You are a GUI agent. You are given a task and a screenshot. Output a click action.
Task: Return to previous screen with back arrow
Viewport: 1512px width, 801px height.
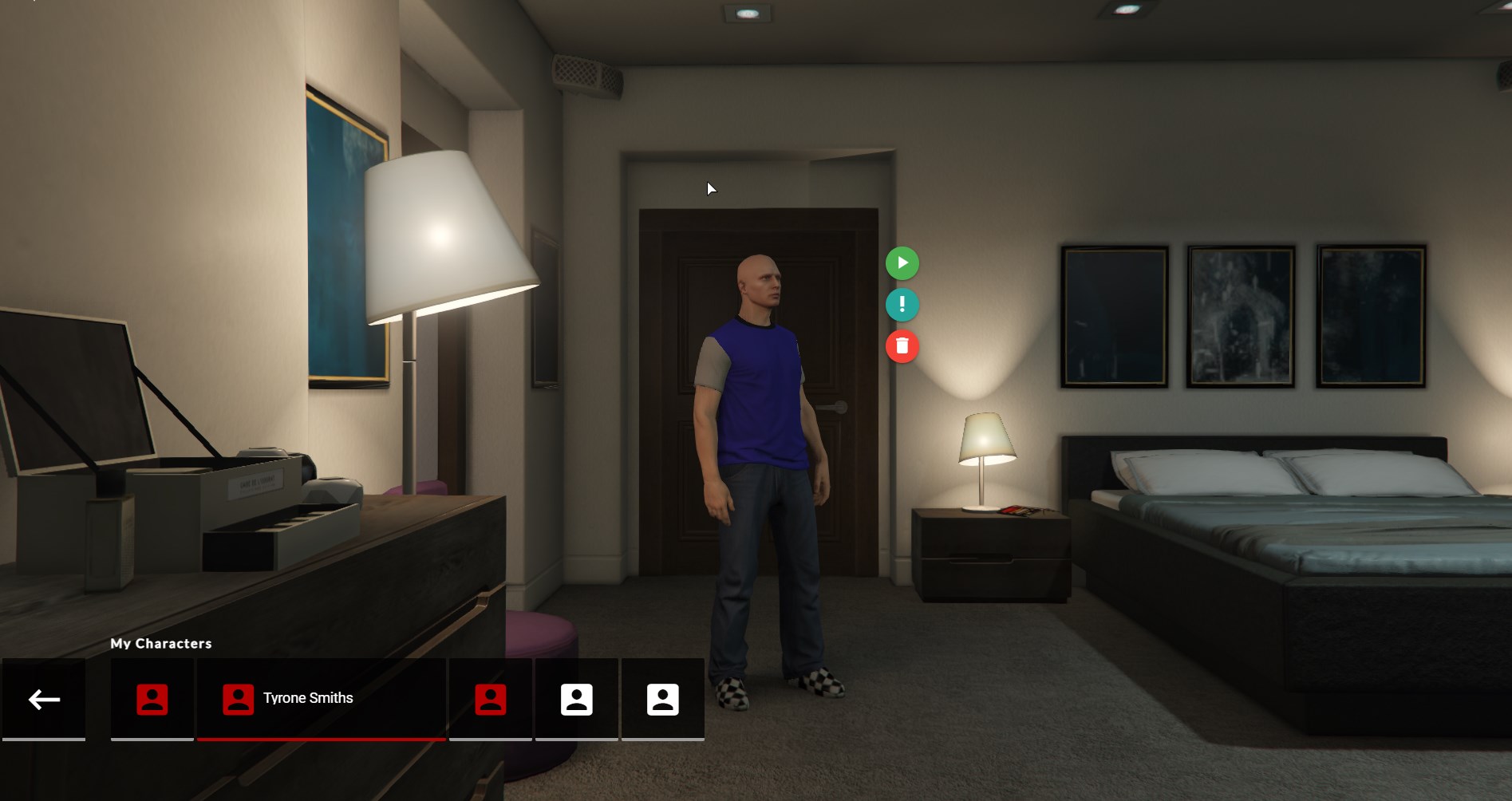click(44, 699)
